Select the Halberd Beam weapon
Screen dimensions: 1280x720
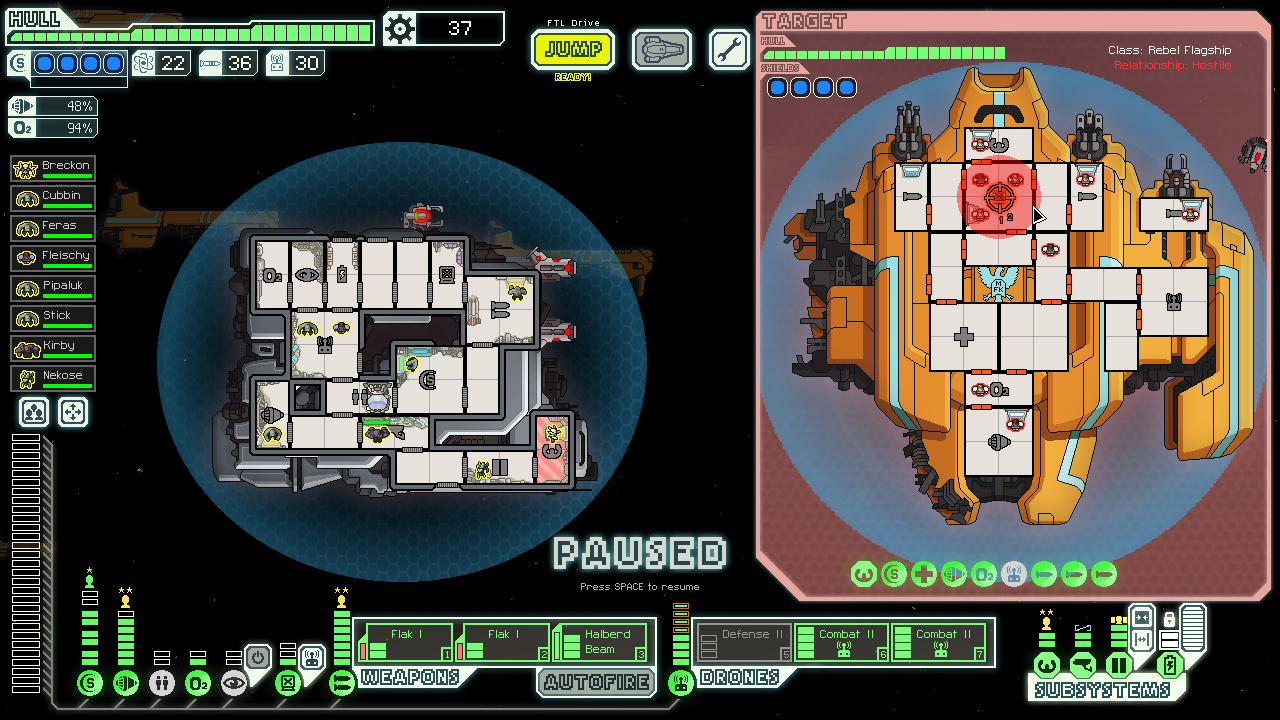point(603,641)
